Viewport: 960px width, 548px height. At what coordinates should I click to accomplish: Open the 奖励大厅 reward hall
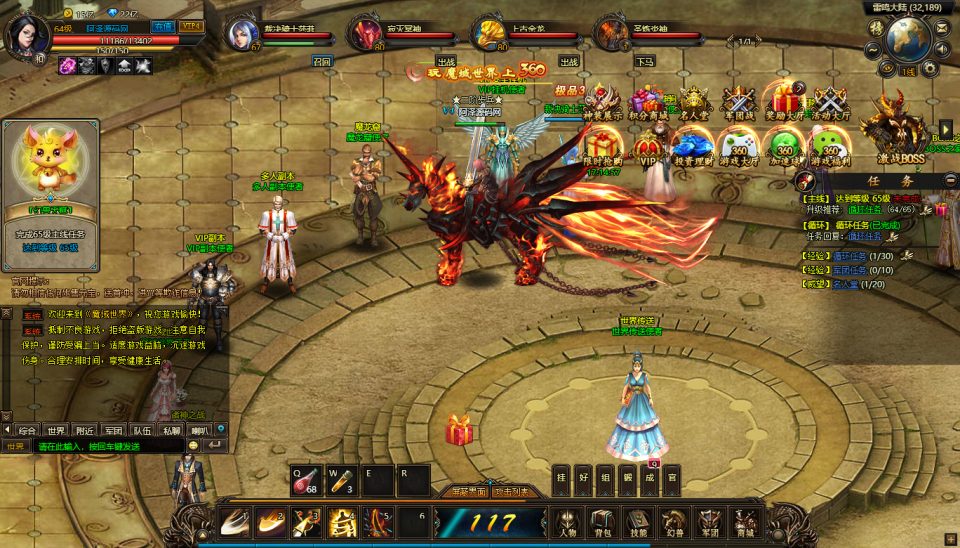click(786, 104)
